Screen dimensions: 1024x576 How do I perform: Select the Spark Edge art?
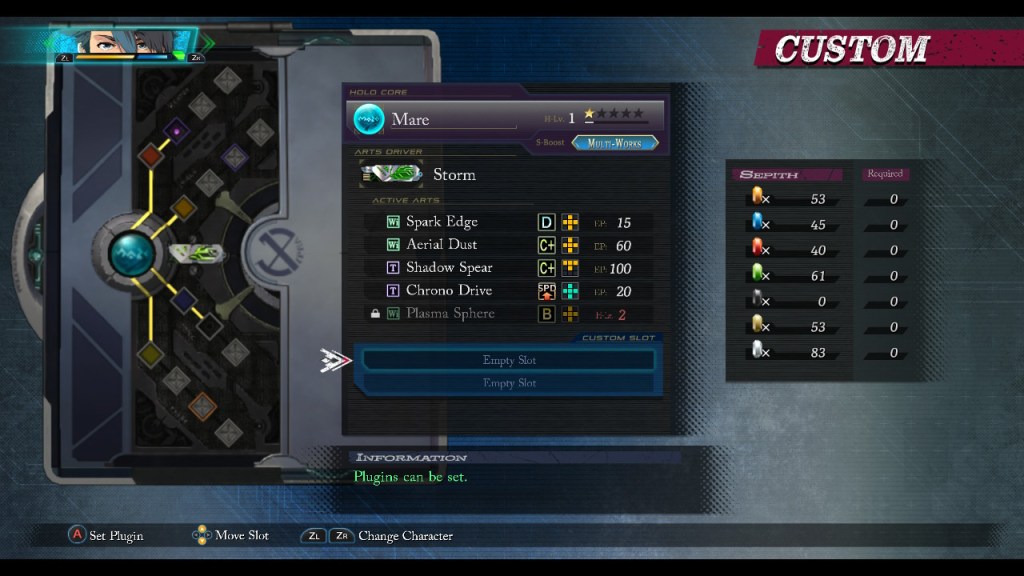[441, 222]
